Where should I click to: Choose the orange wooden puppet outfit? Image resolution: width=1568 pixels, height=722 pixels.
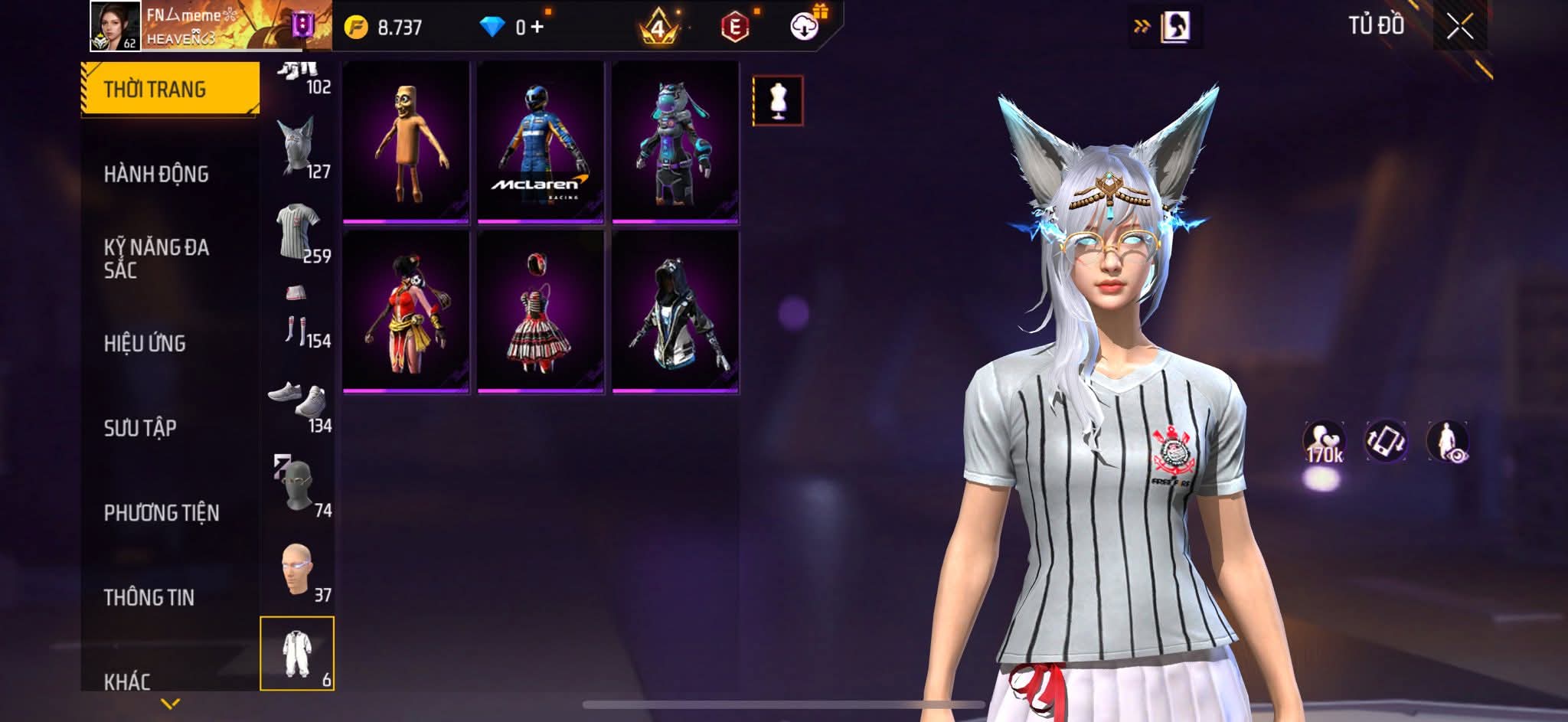click(x=406, y=142)
